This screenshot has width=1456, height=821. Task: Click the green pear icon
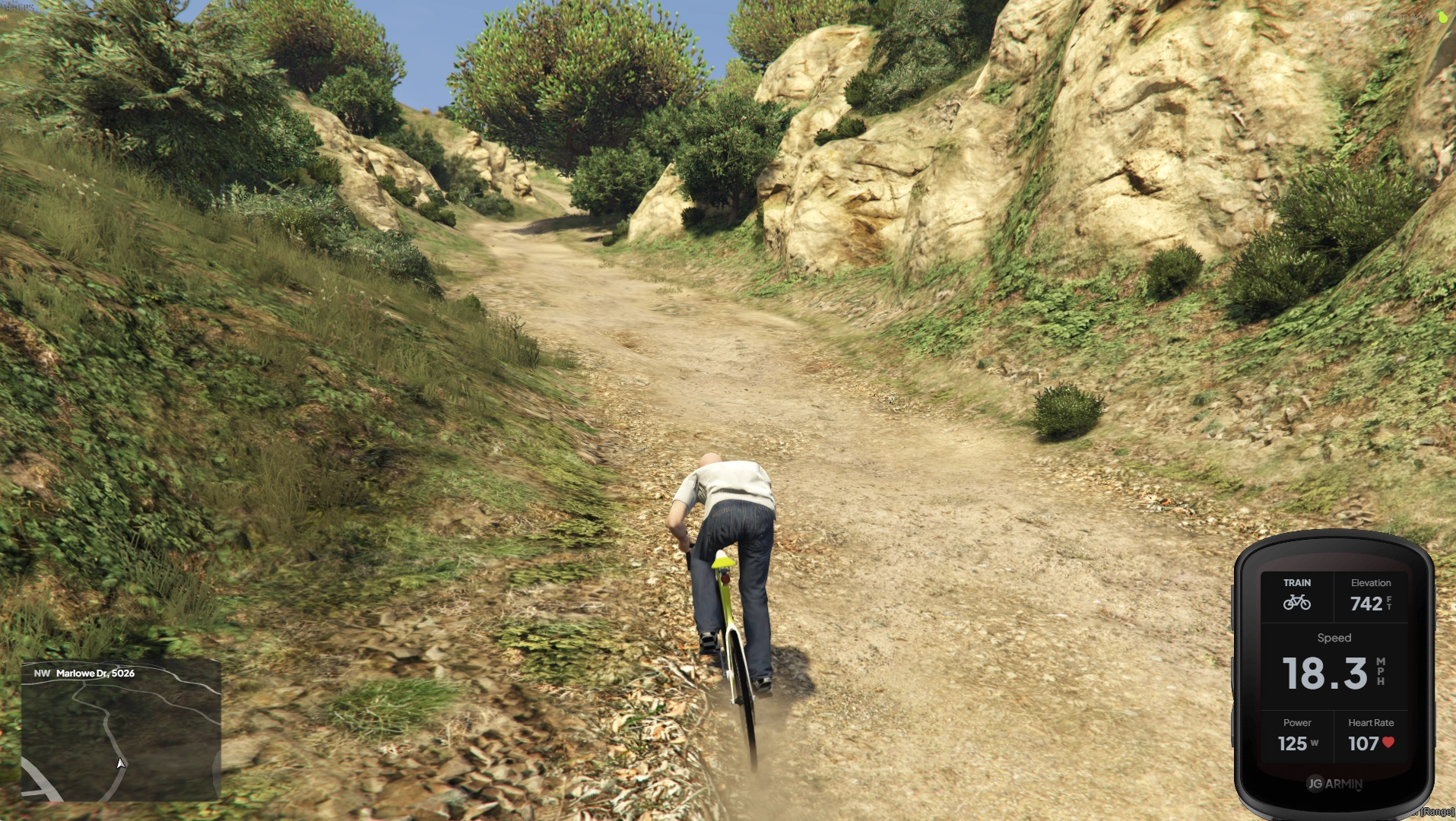(x=1442, y=17)
